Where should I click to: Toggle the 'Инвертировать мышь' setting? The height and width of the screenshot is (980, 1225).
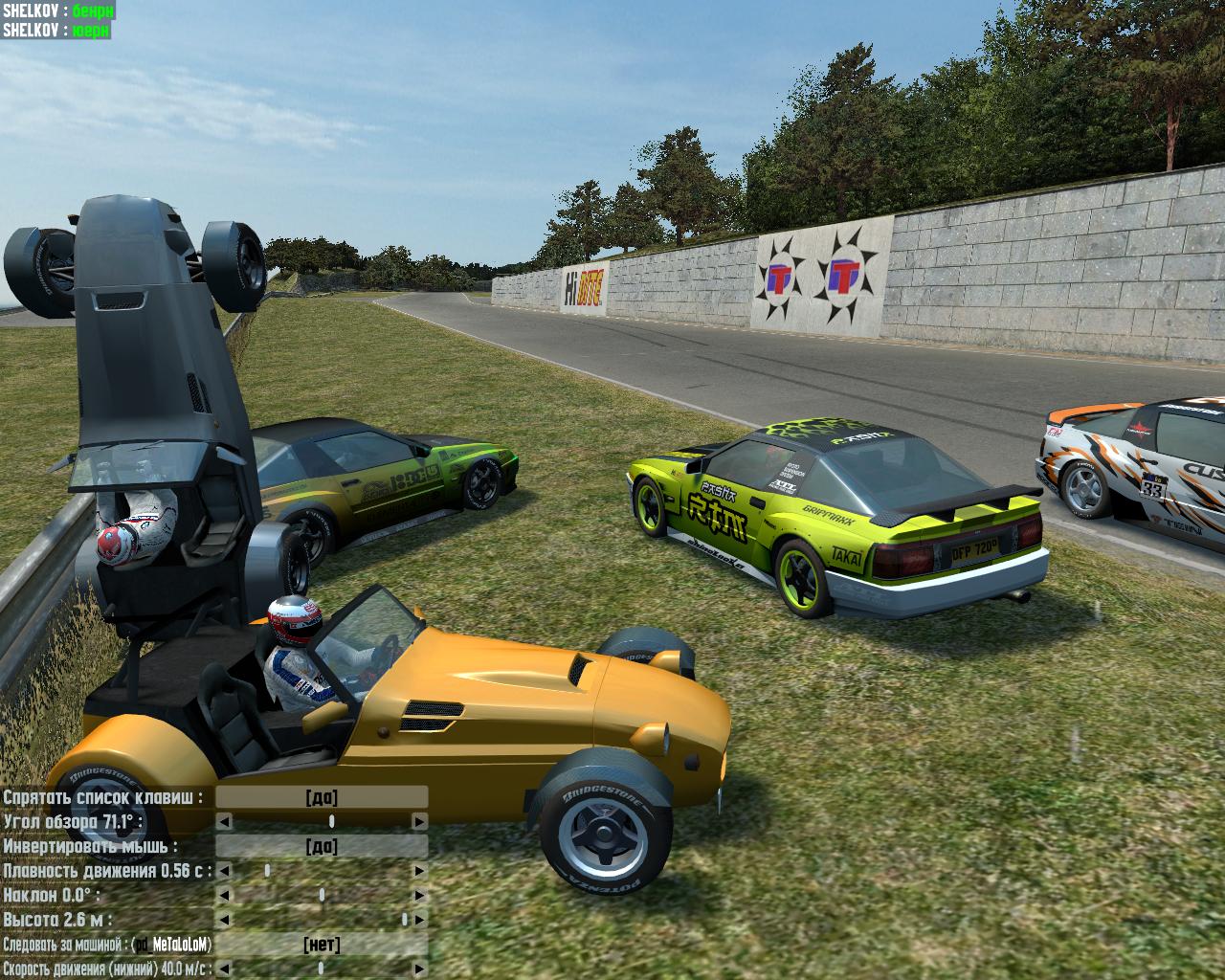point(322,846)
